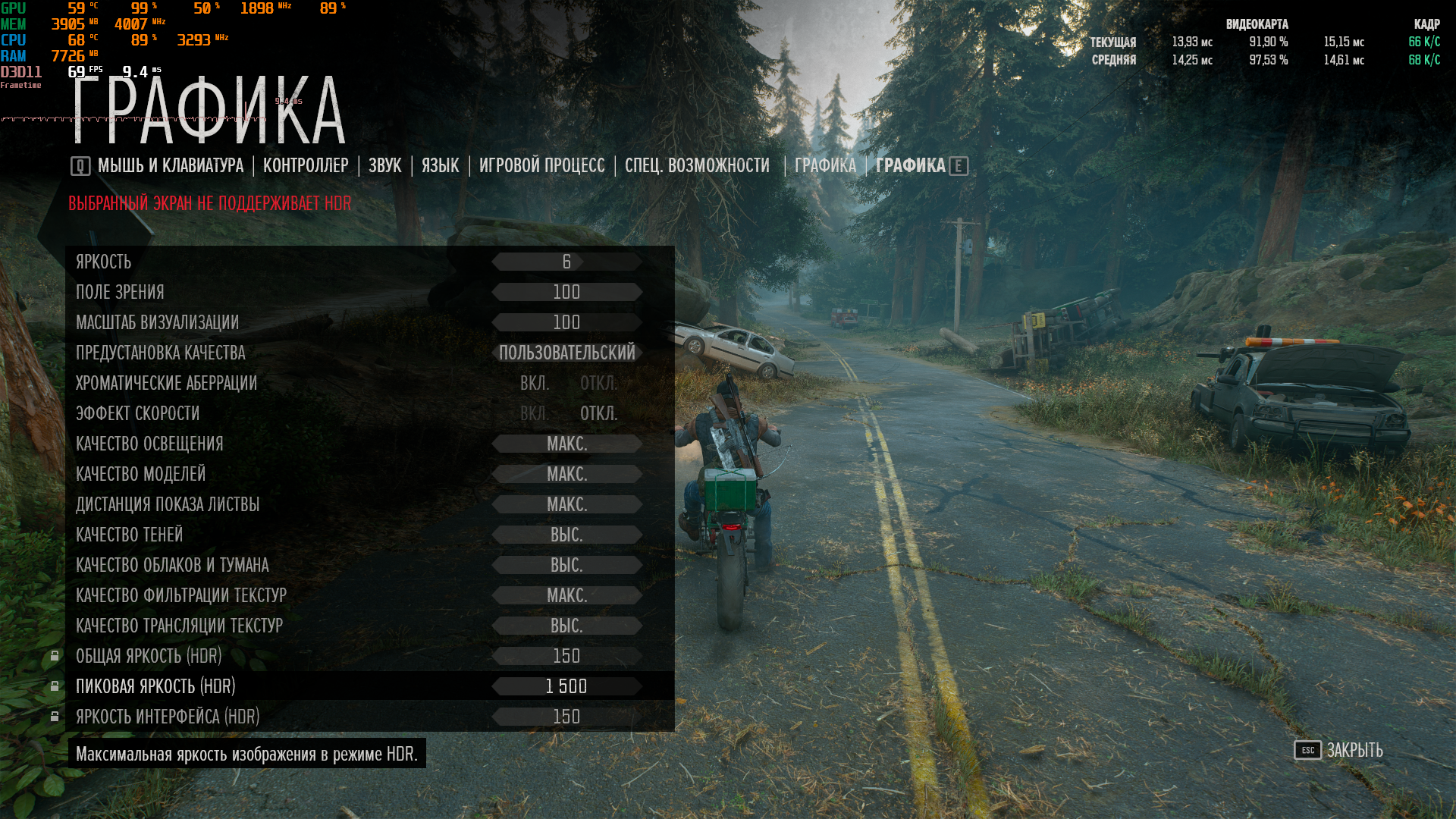Screen dimensions: 1456x819
Task: Select the КАЧЕСТВО ОСВЕЩЕНИЯ row
Action: [x=149, y=444]
